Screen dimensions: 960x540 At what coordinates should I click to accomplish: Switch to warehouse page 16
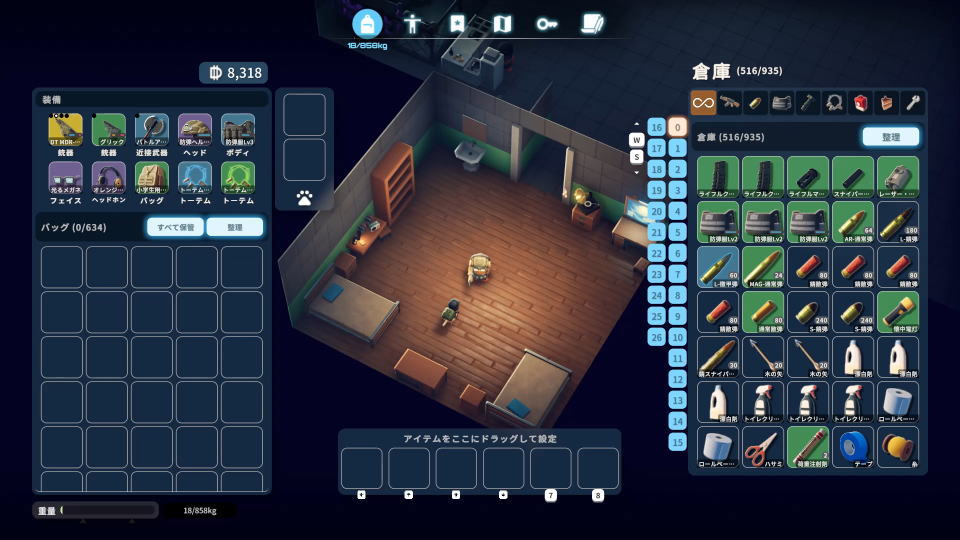coord(656,127)
